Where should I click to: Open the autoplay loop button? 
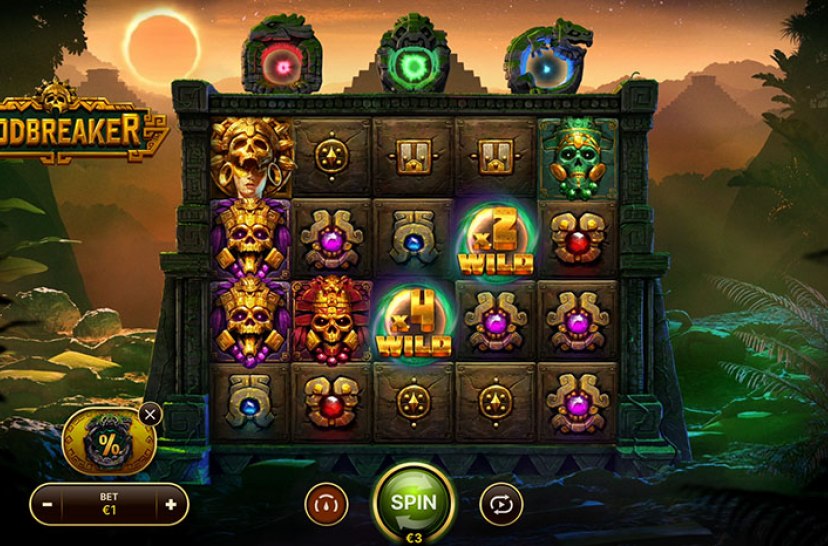tap(500, 505)
